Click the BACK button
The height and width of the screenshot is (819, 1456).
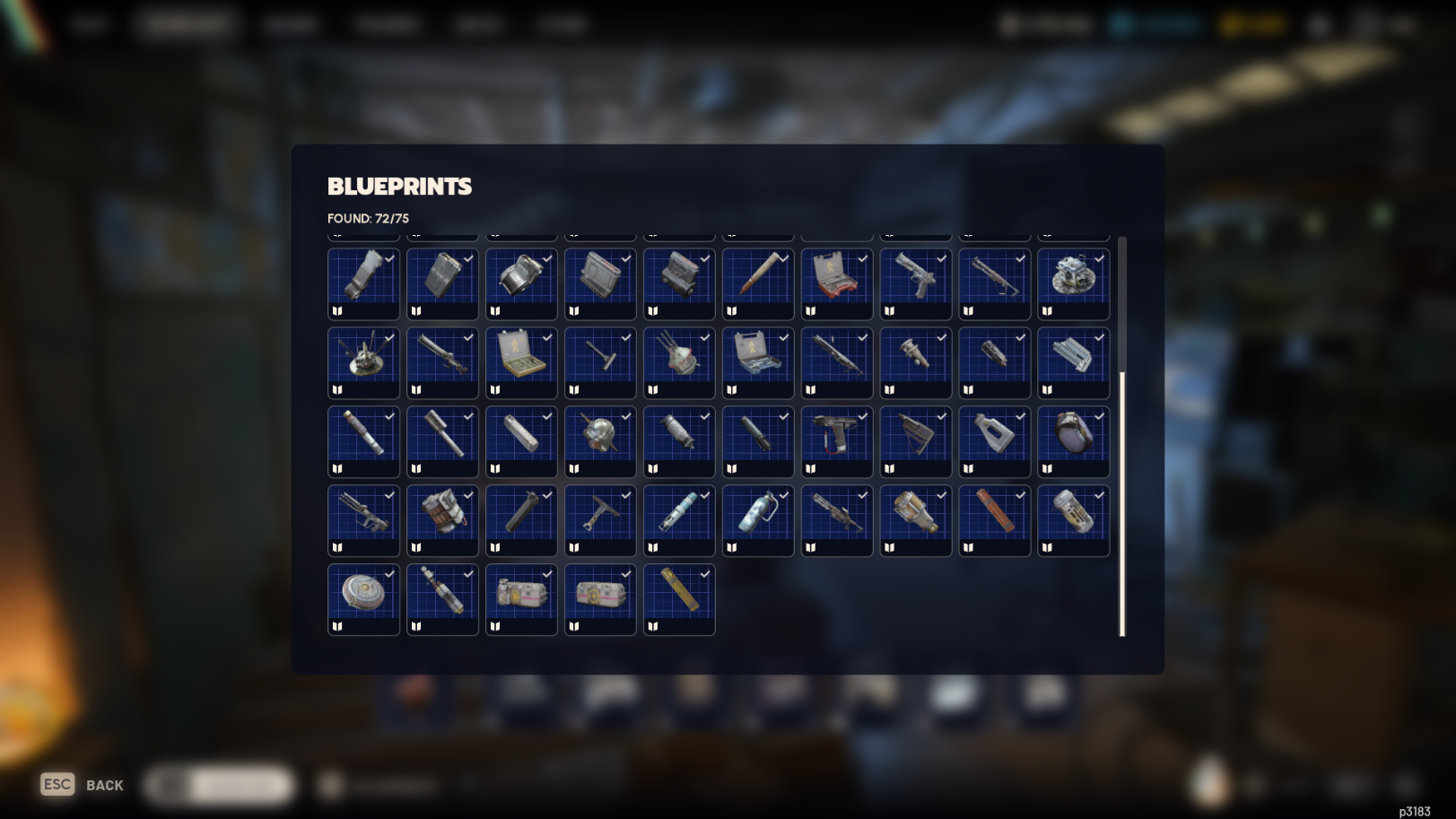[104, 785]
